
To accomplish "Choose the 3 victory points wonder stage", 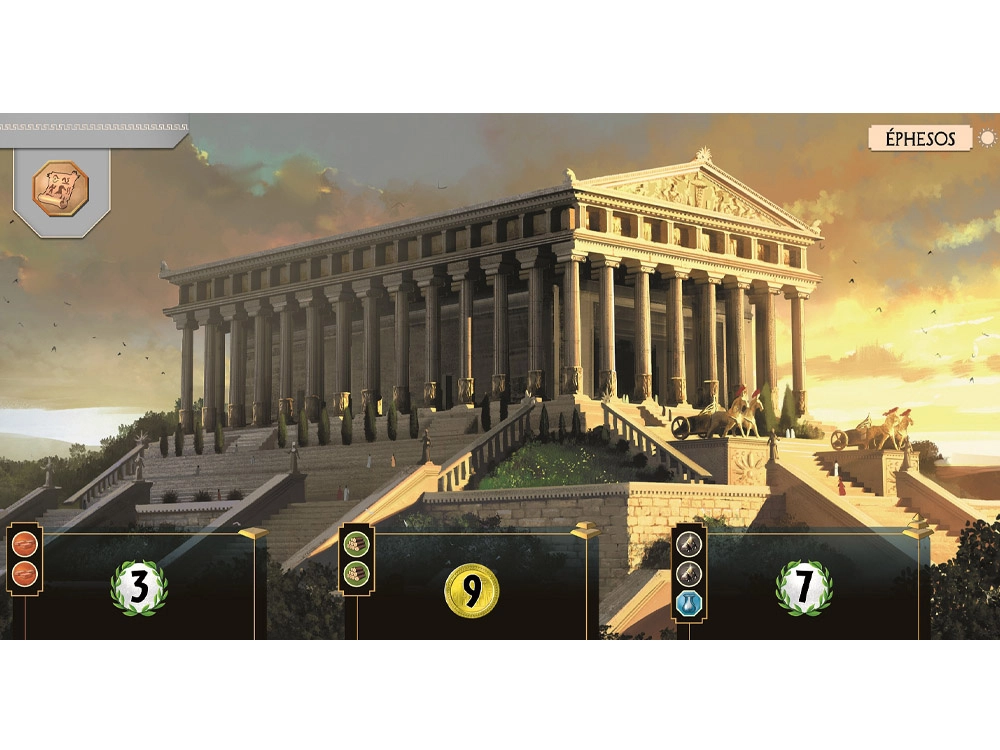I will 138,588.
